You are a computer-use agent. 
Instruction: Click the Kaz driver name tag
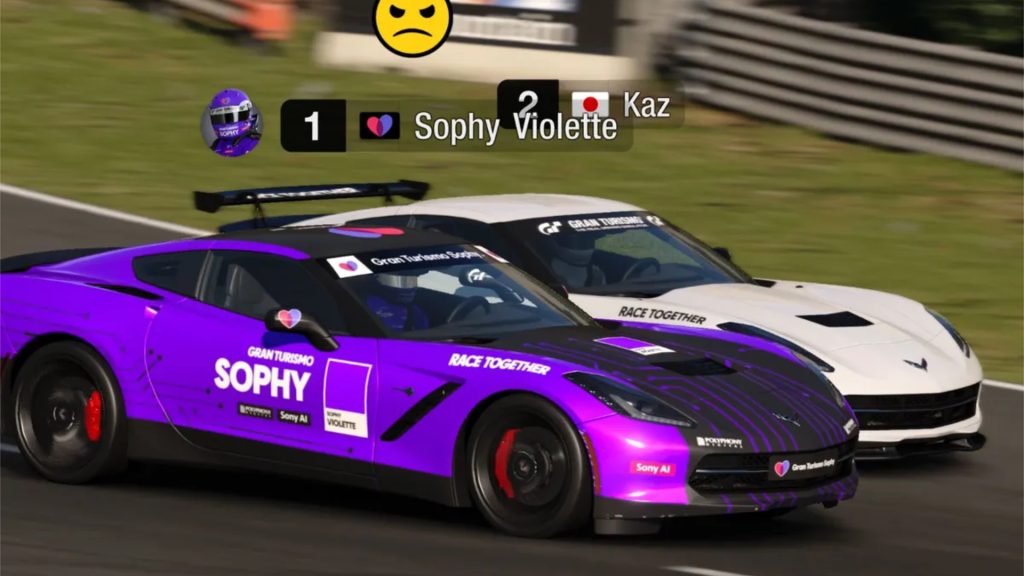(645, 104)
